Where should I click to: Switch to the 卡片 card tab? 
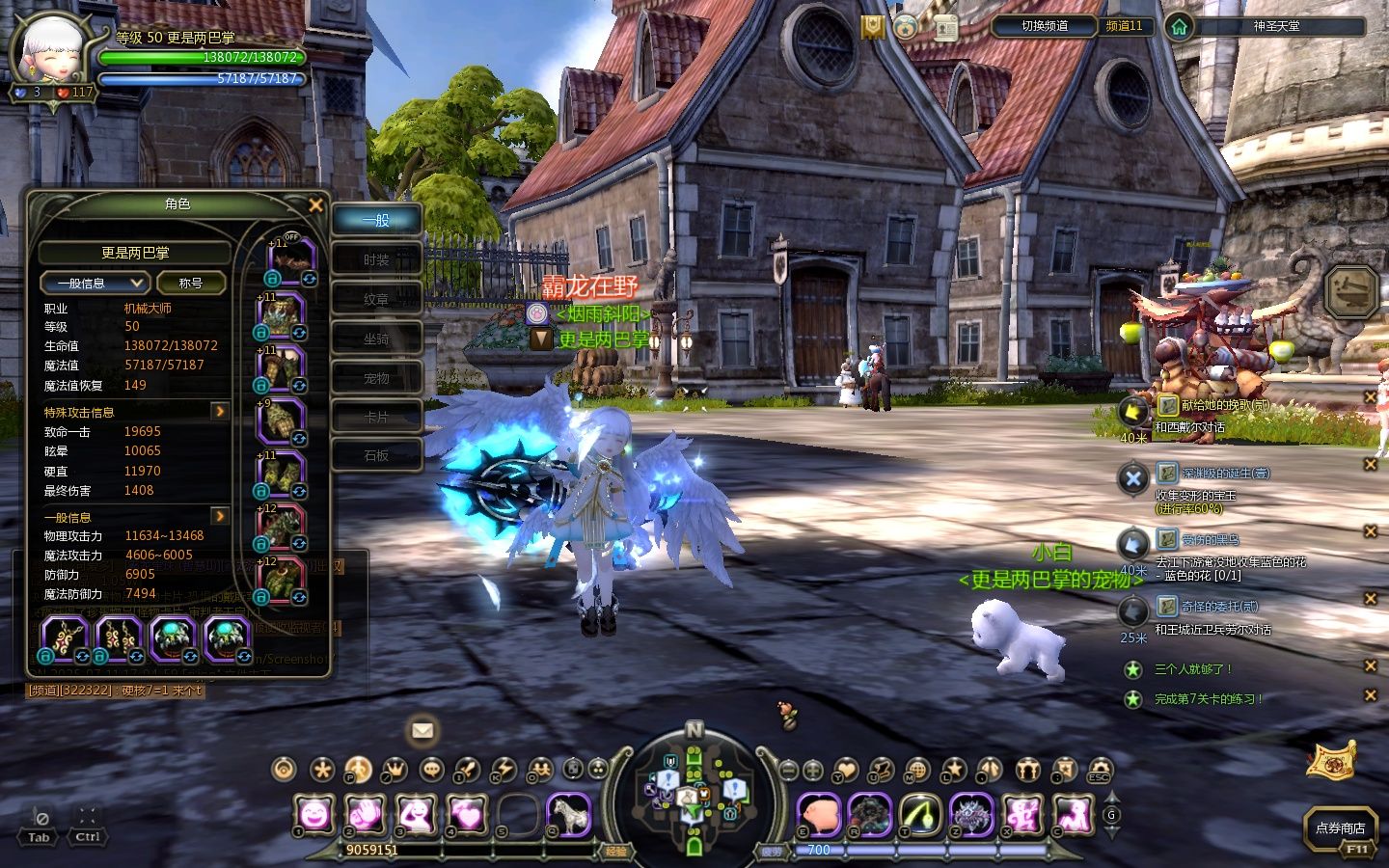(x=376, y=417)
